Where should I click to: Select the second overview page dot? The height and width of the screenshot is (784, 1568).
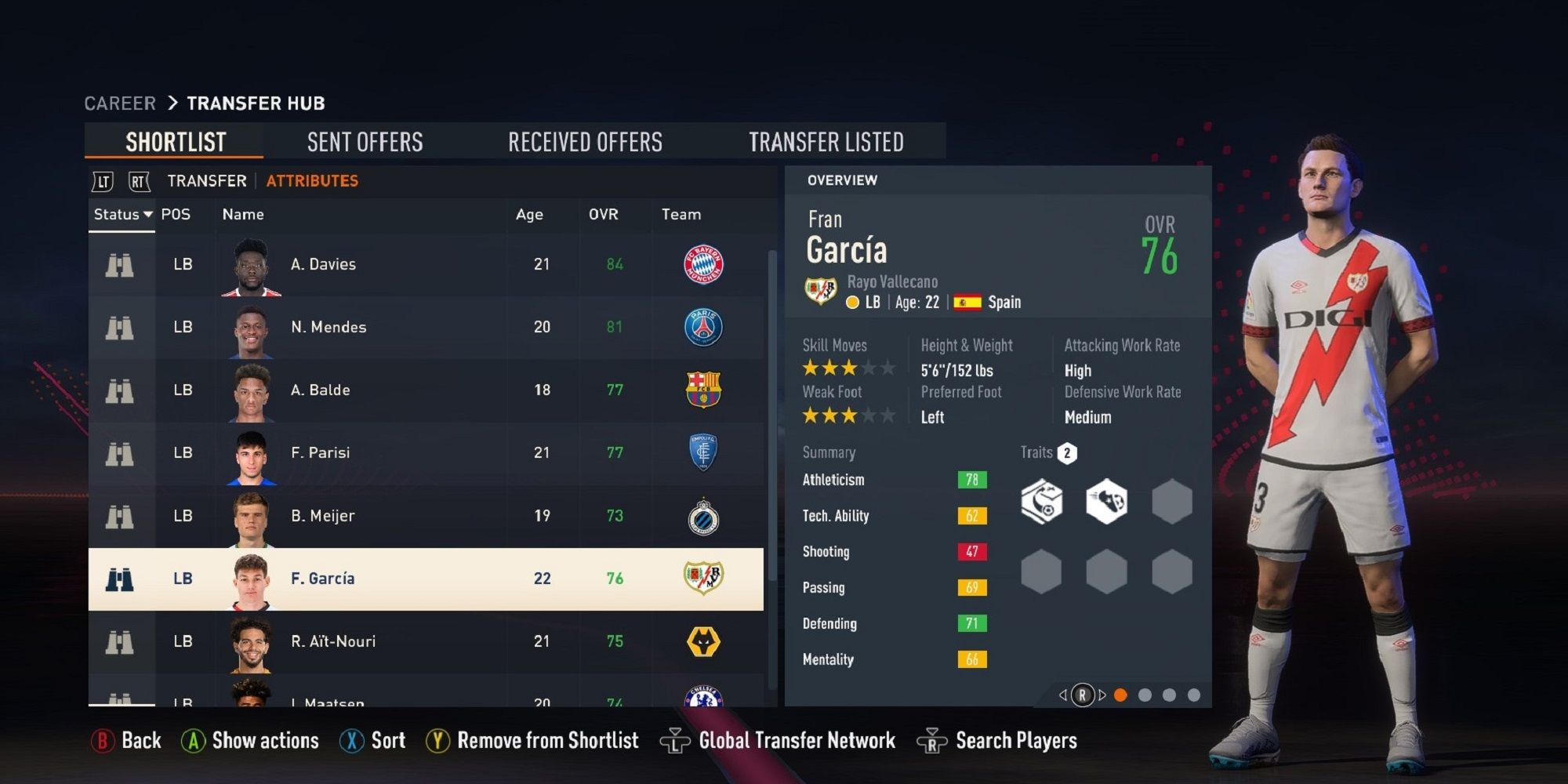pos(1147,693)
